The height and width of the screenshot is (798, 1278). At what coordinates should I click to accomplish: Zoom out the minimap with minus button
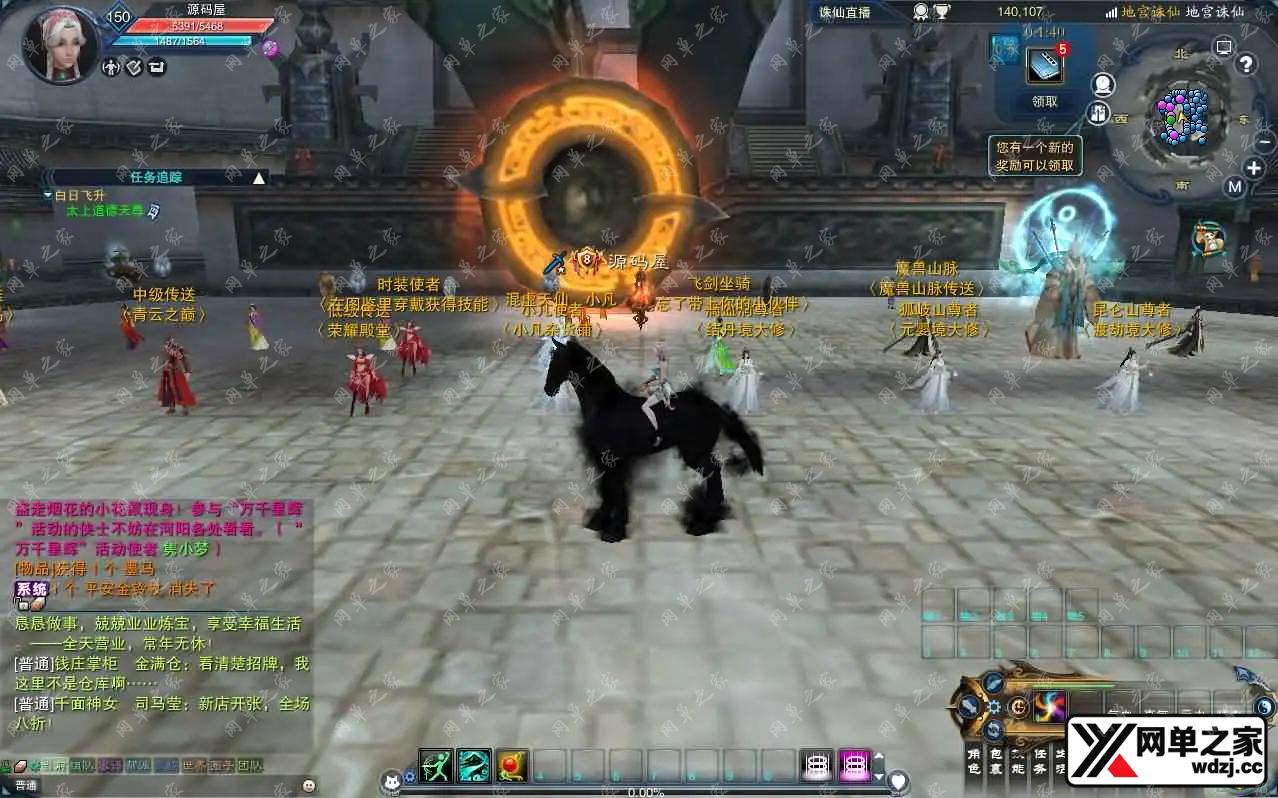click(1266, 142)
